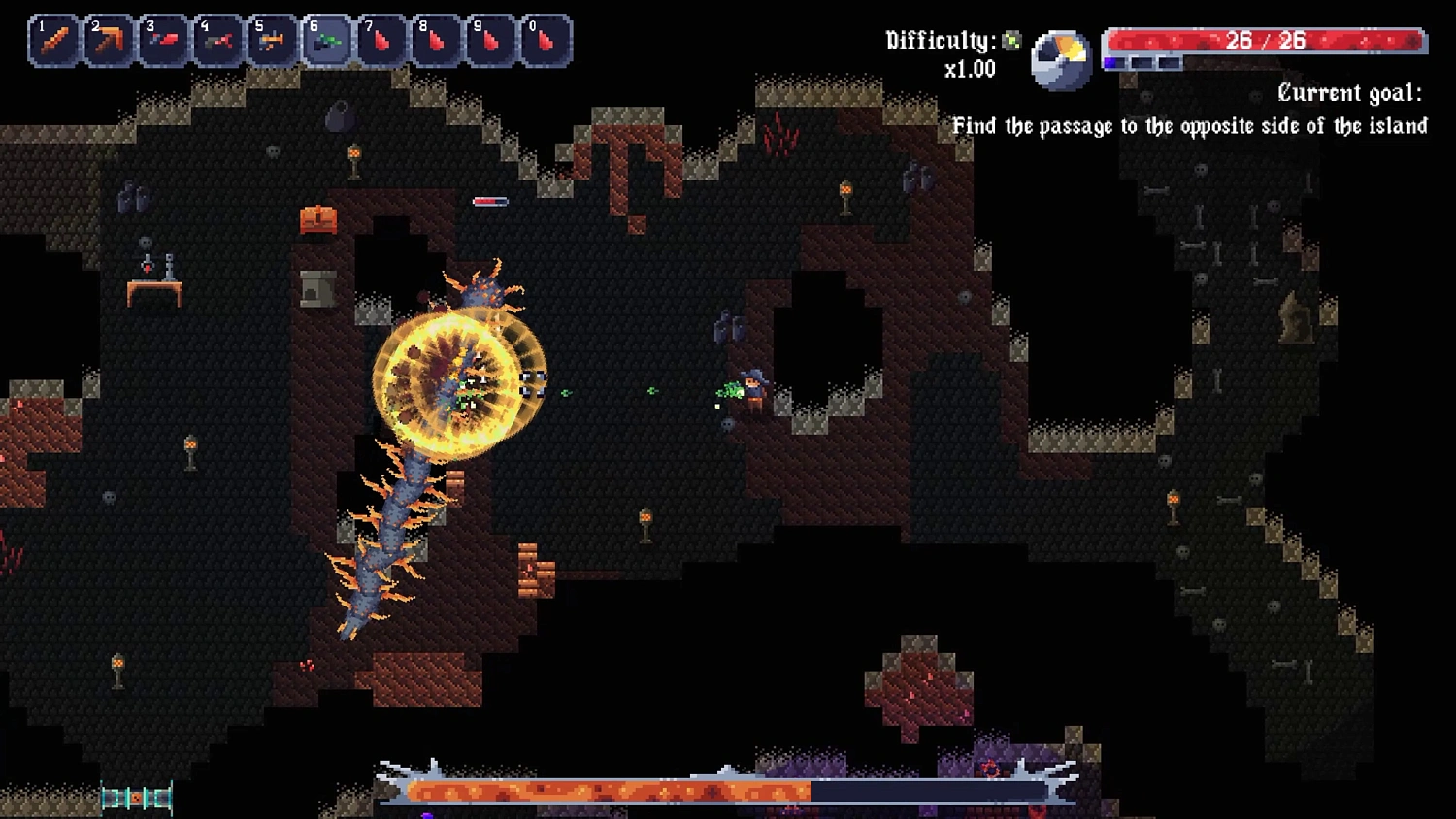
Task: Click the orange chest on the left
Action: 317,218
